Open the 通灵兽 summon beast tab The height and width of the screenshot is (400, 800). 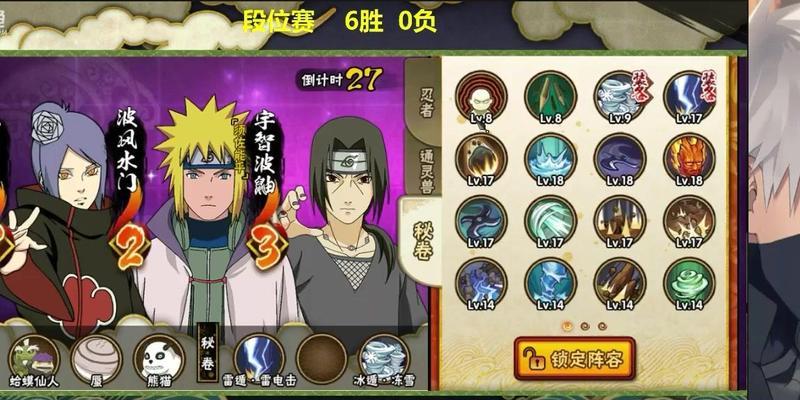[424, 158]
